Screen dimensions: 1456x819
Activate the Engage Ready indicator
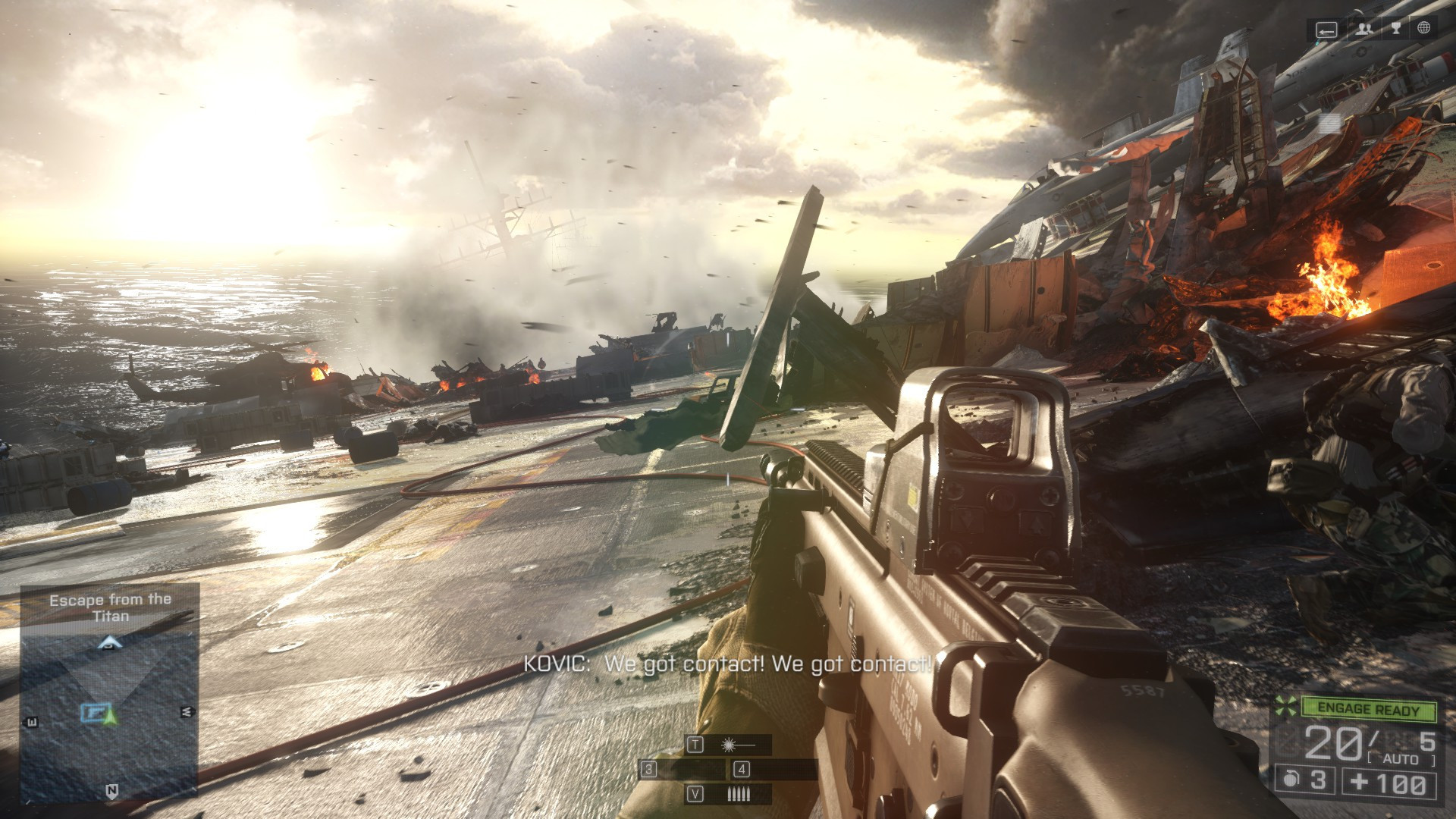(x=1368, y=709)
